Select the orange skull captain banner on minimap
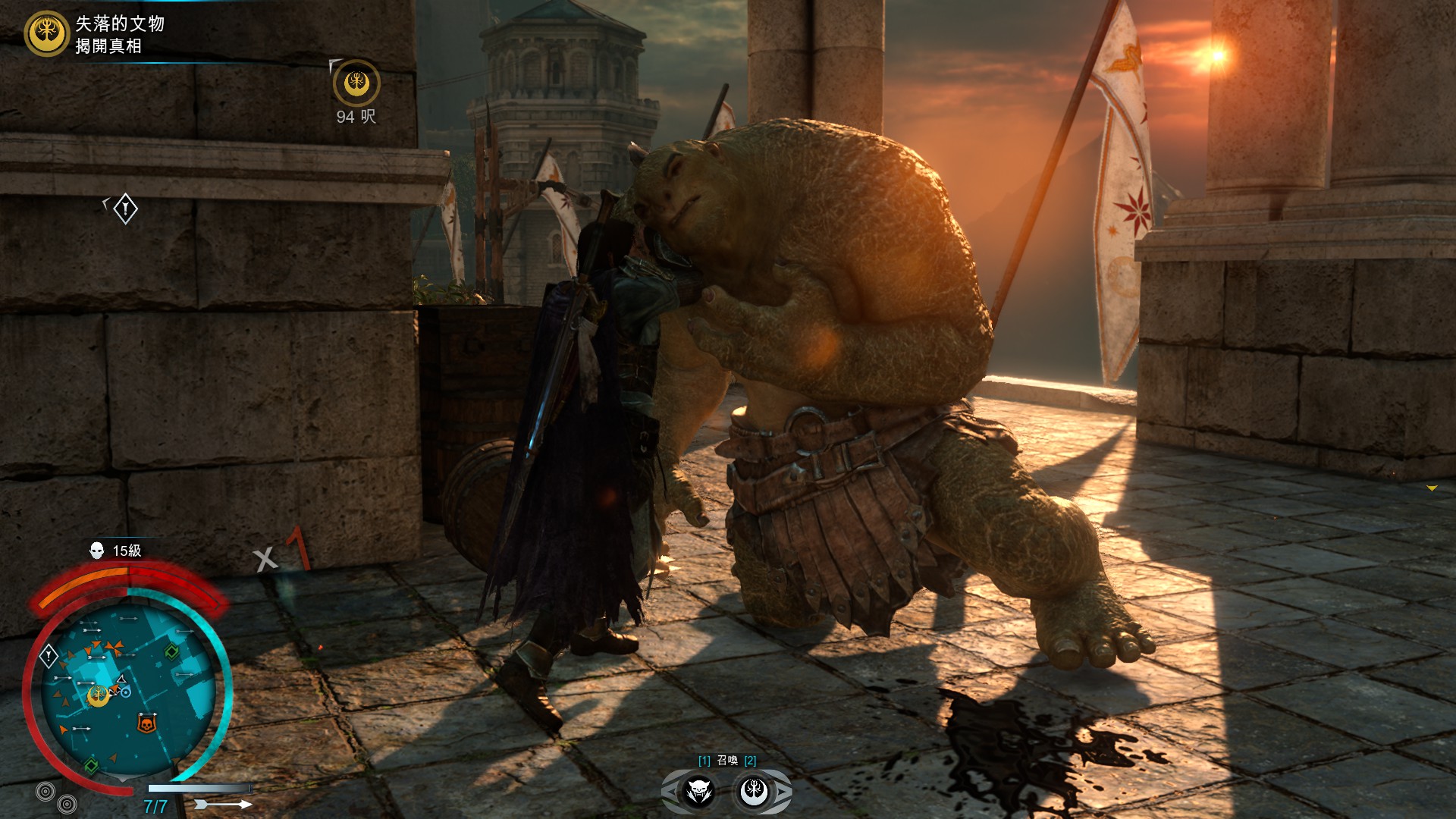Viewport: 1456px width, 819px height. click(146, 723)
